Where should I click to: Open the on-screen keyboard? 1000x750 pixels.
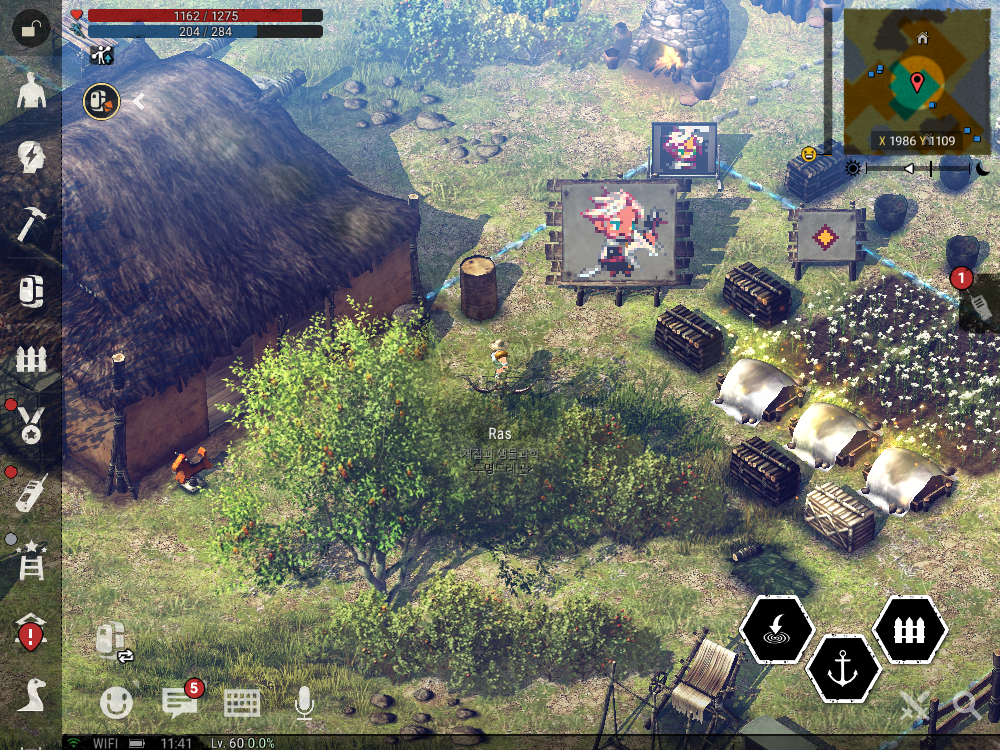tap(242, 704)
